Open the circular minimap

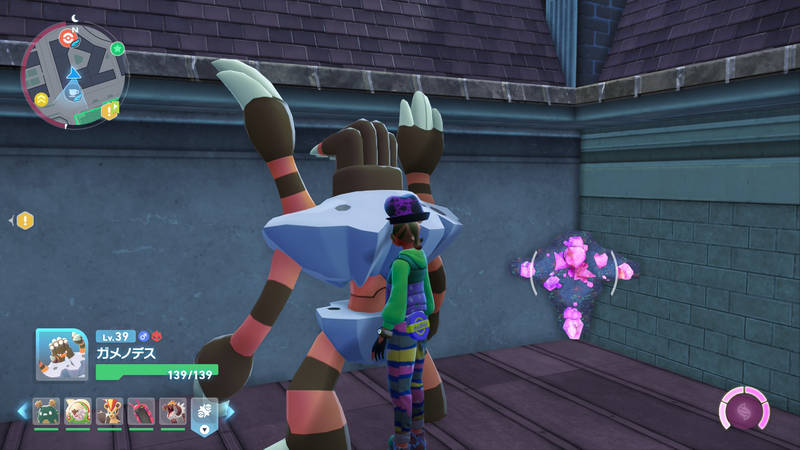point(75,75)
